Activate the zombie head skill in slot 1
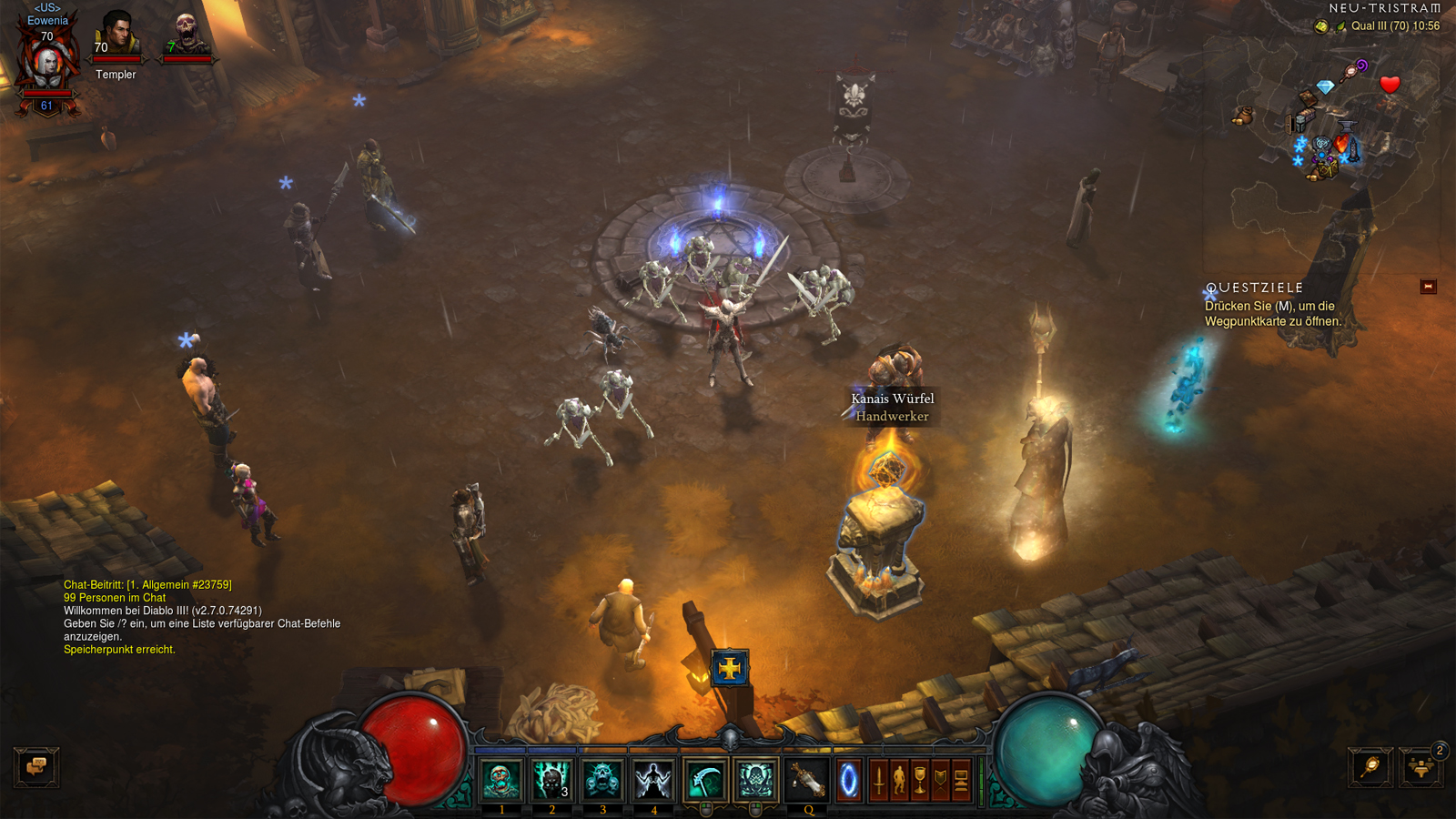 500,780
